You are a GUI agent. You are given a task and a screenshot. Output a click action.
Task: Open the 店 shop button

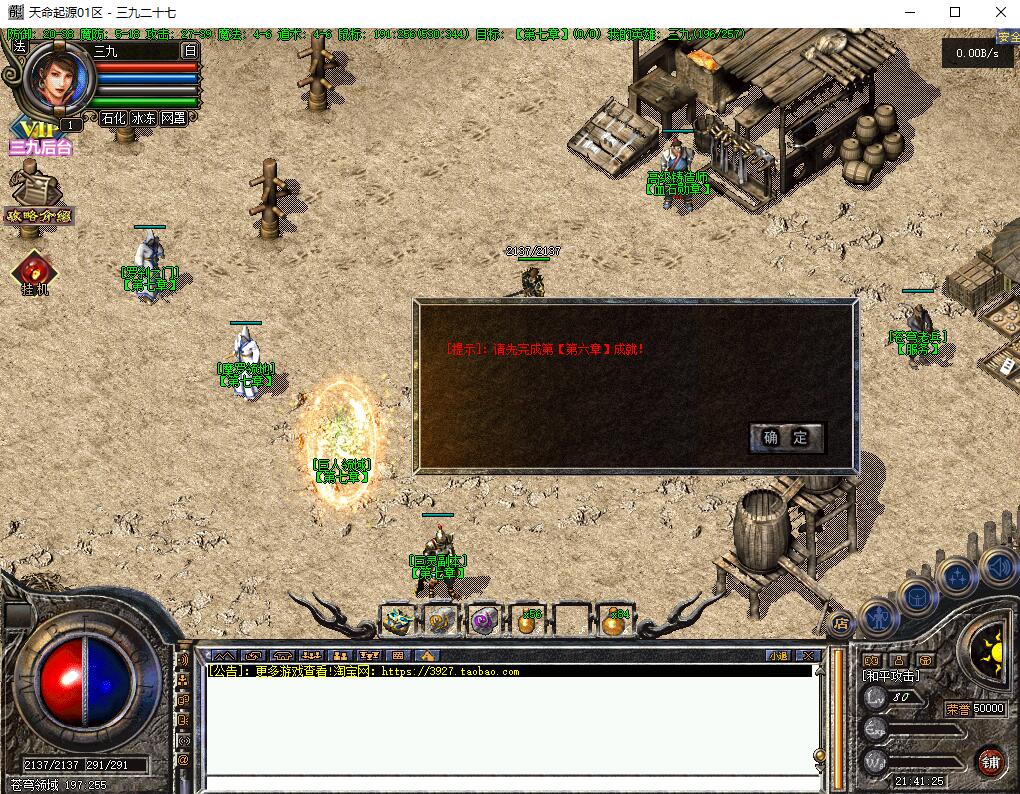point(841,621)
